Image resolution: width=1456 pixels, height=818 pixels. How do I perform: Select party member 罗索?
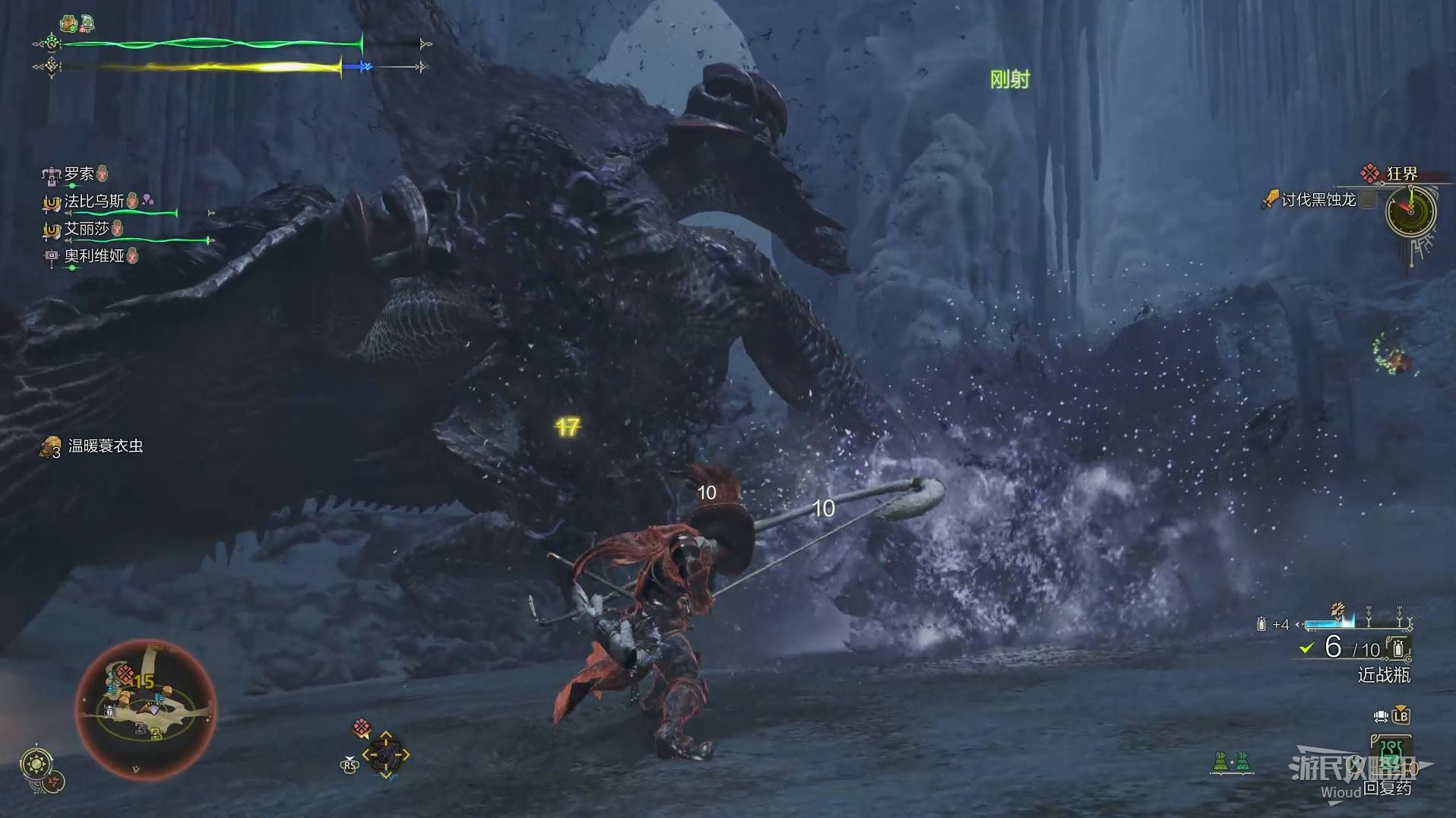(x=78, y=174)
